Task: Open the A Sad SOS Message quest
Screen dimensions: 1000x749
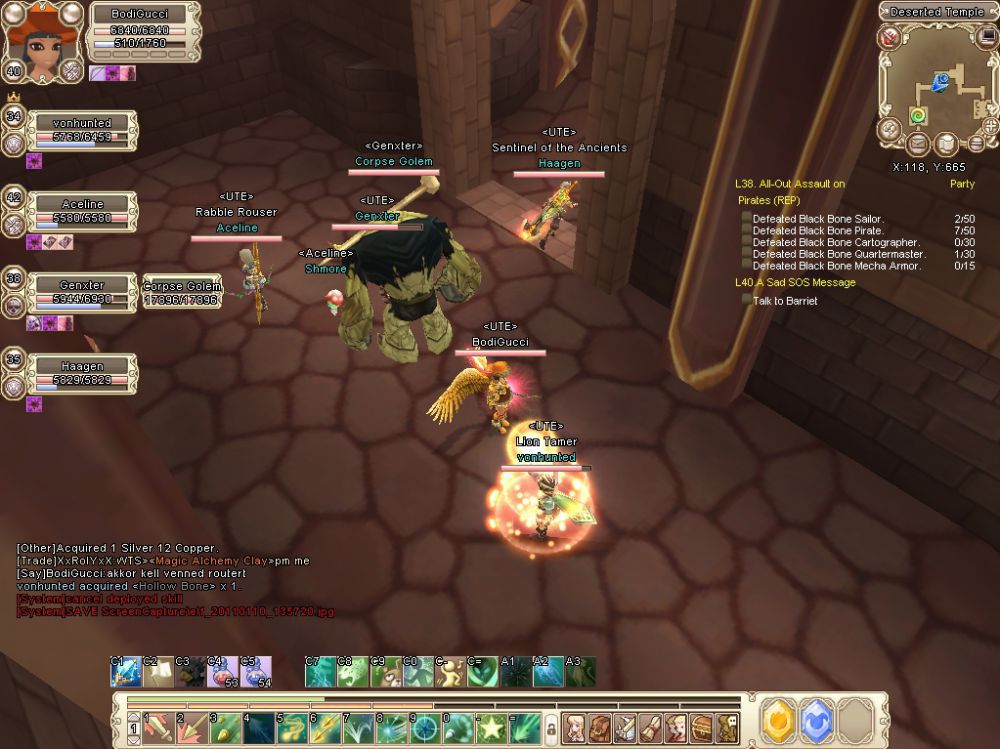Action: coord(795,283)
